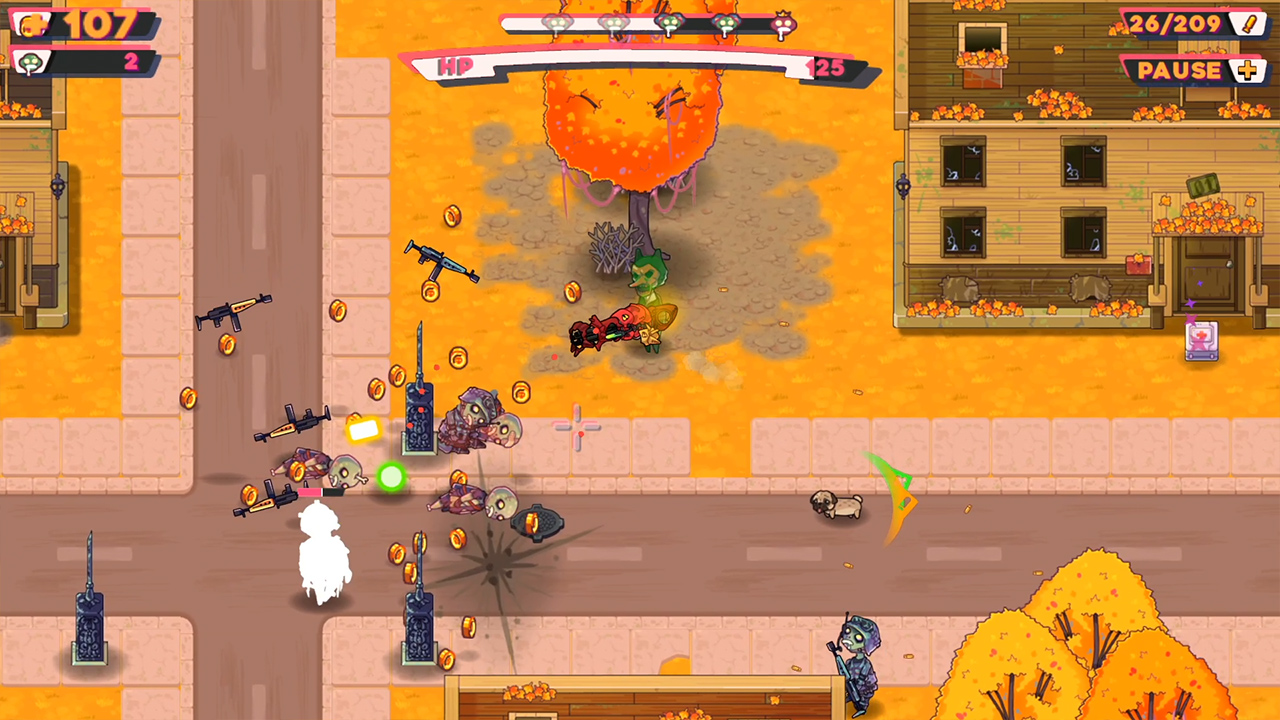Toggle the second dimmed zombie marker on progress bar
Image resolution: width=1280 pixels, height=720 pixels.
point(612,23)
